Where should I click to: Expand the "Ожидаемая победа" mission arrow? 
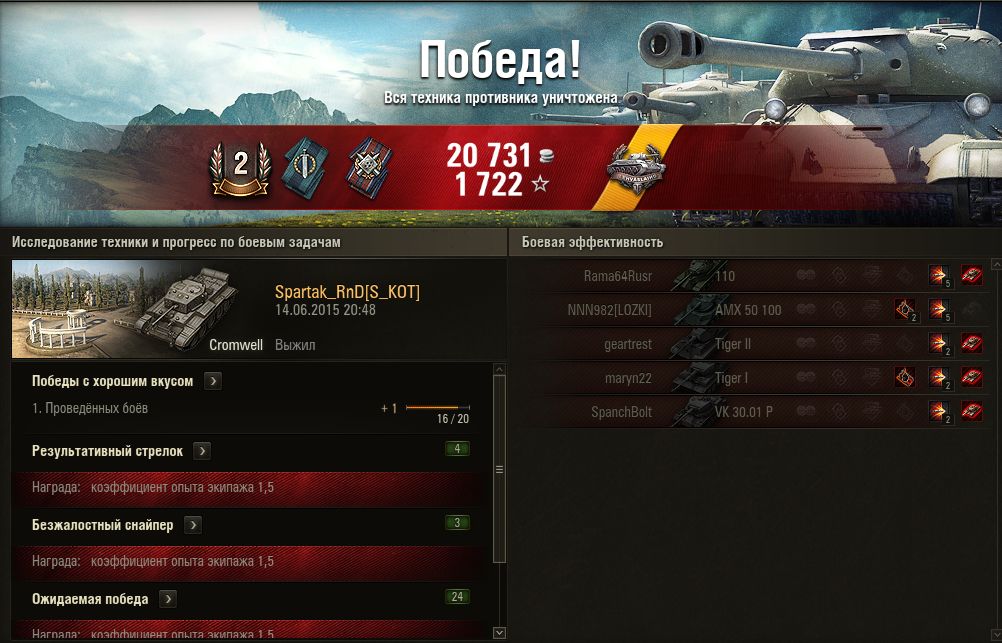point(168,599)
